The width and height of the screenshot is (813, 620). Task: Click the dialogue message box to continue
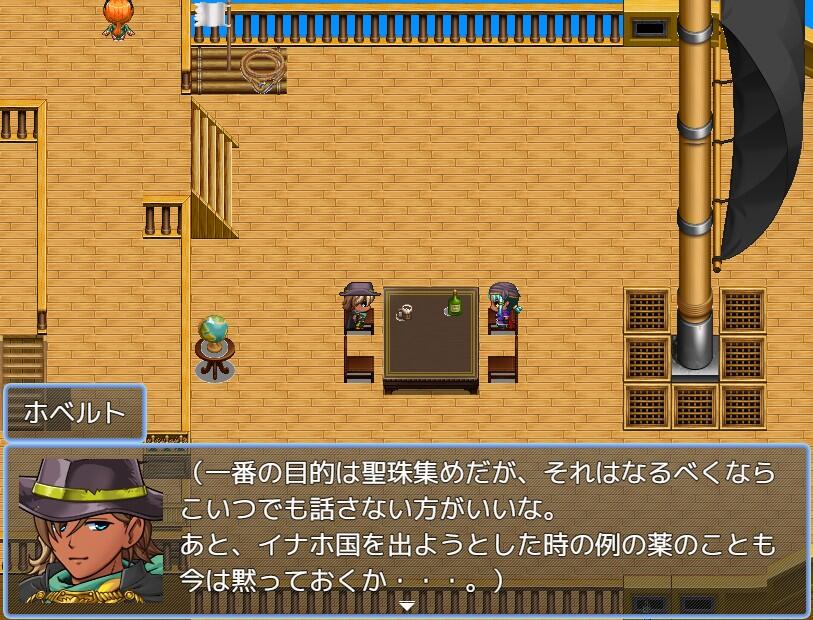[480, 530]
